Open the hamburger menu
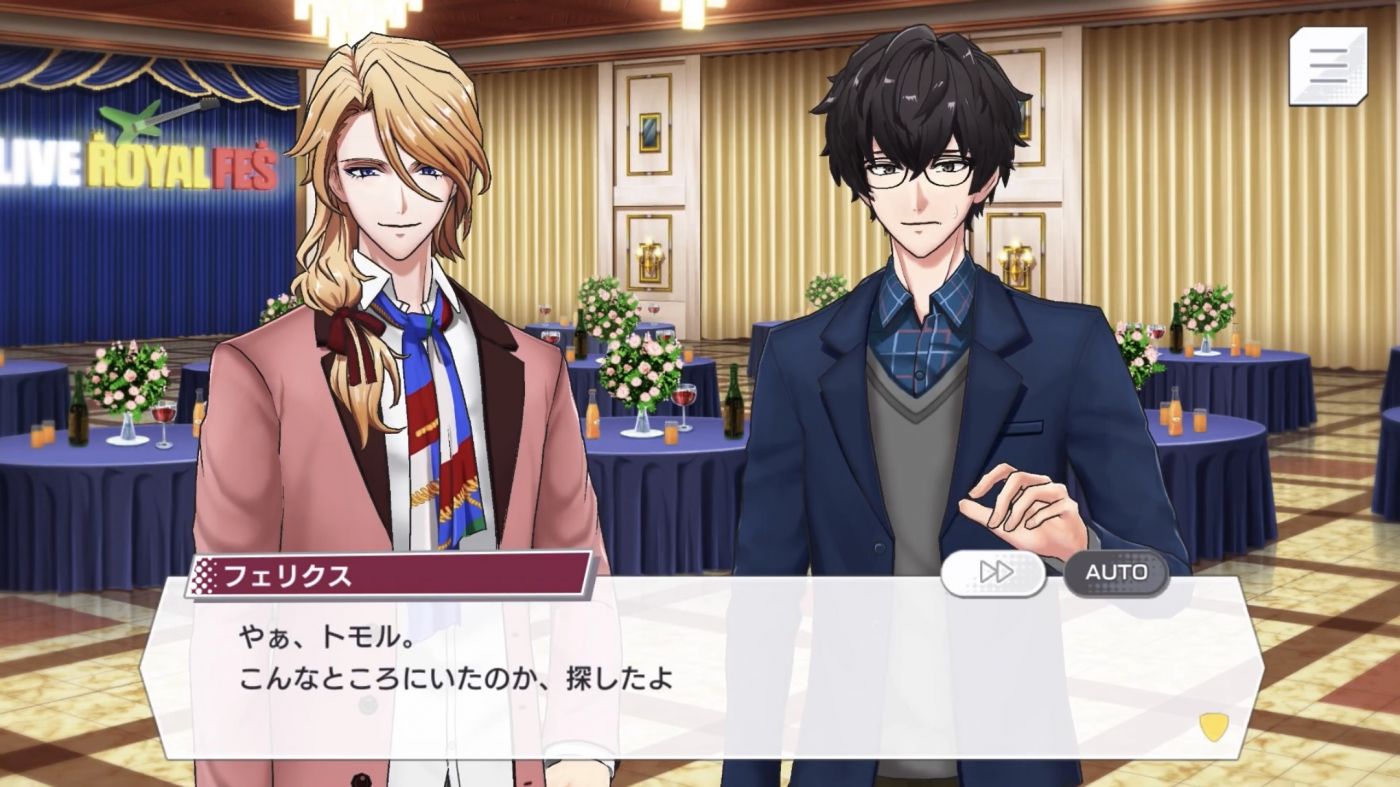1400x787 pixels. [x=1328, y=66]
